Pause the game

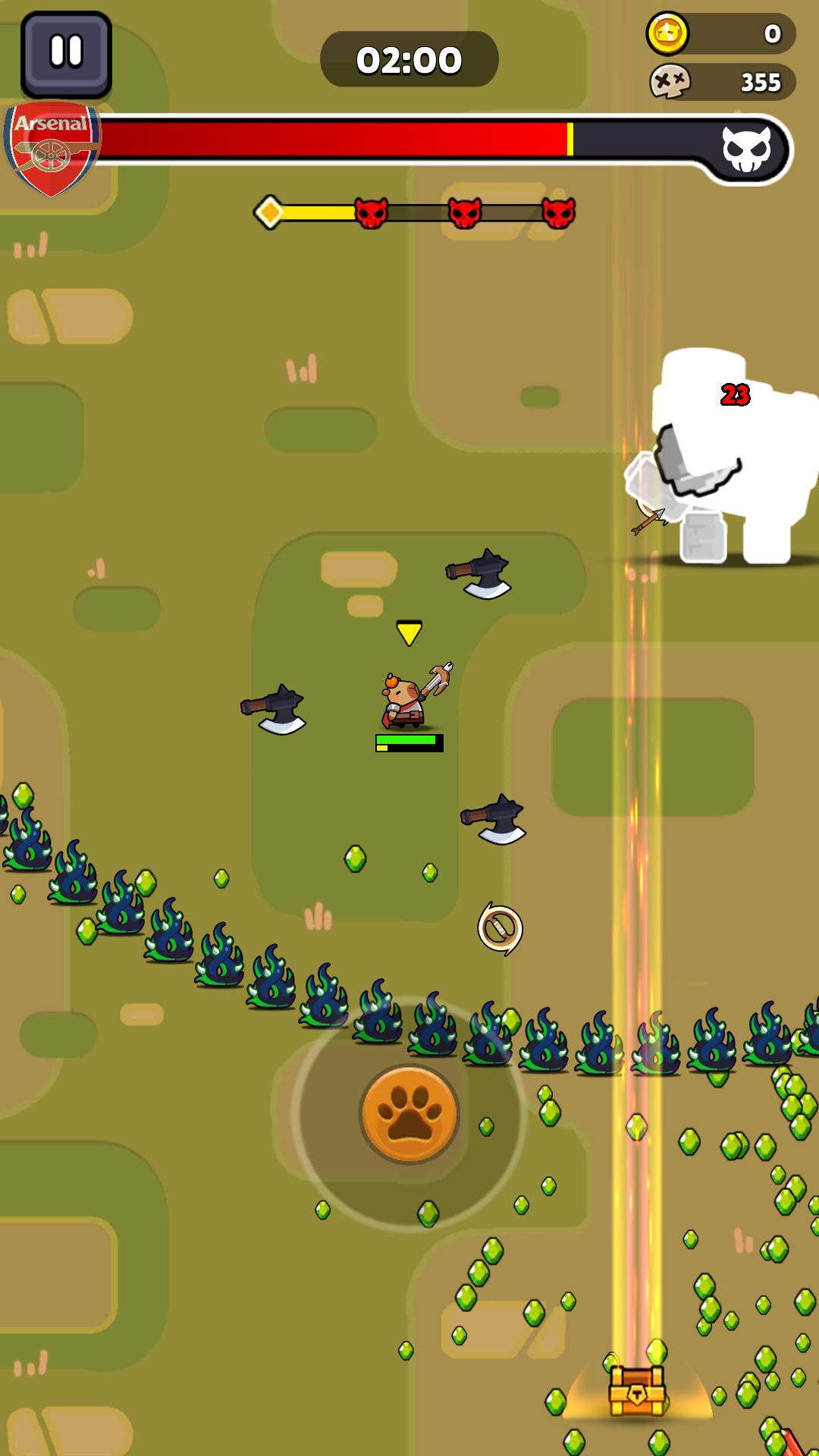coord(66,53)
